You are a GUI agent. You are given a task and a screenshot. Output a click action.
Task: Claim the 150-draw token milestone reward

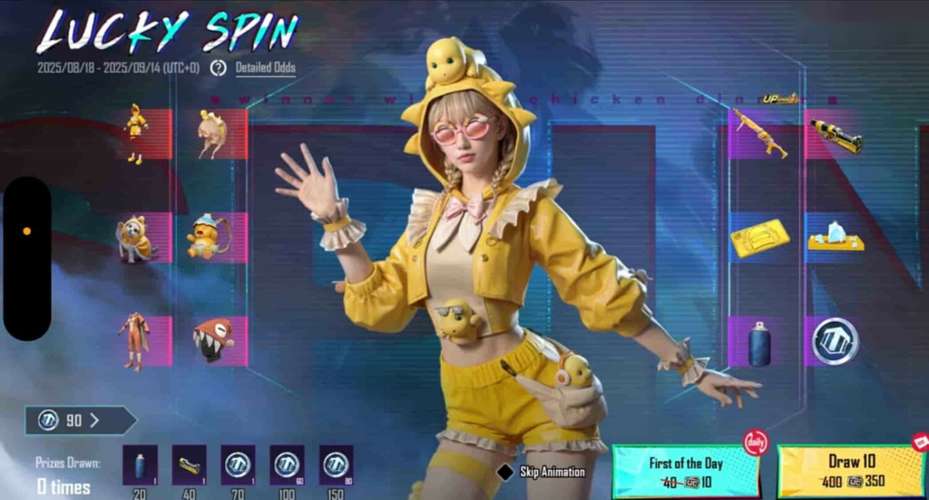pyautogui.click(x=336, y=466)
